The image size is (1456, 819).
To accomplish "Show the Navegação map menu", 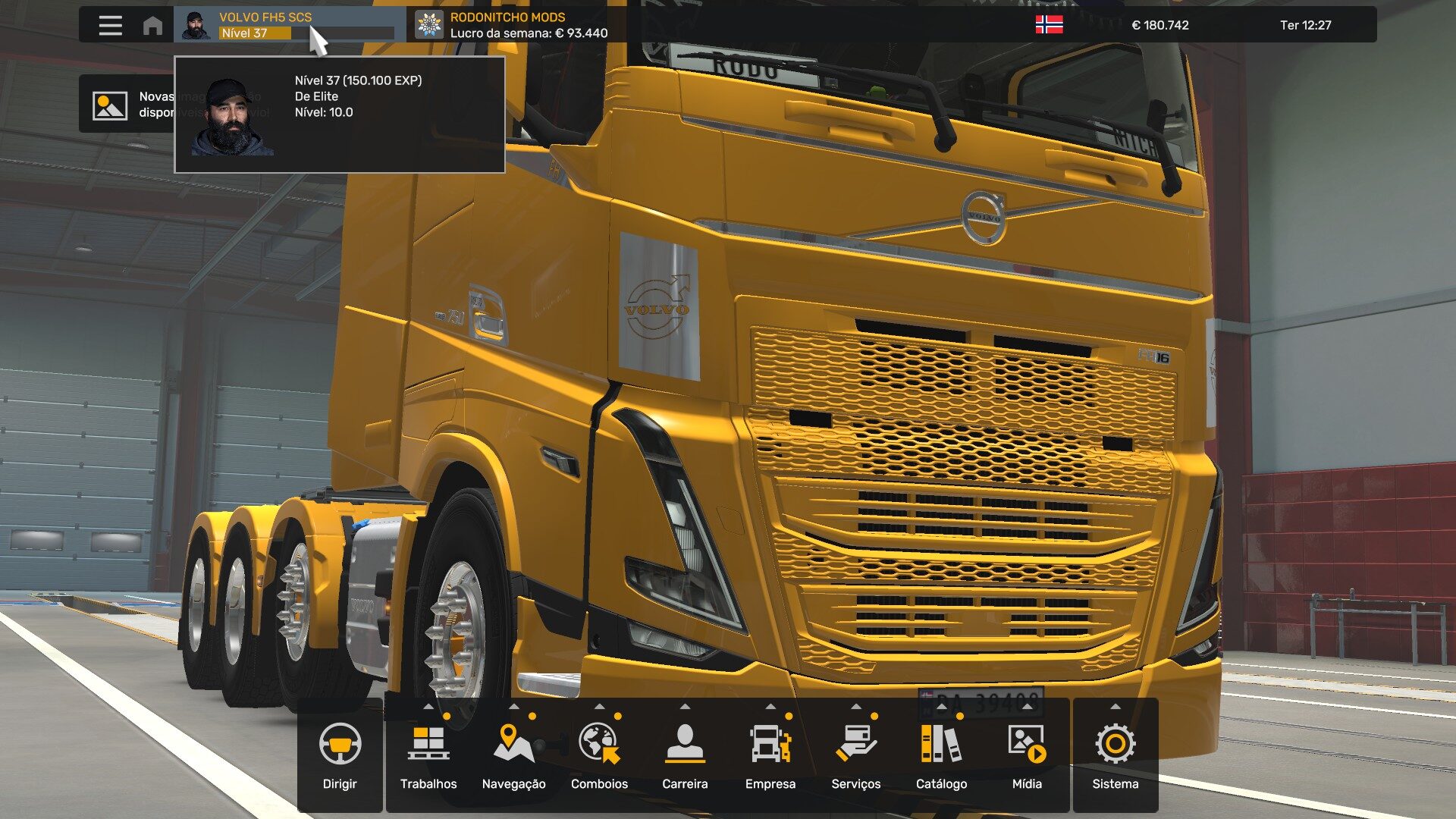I will (513, 757).
